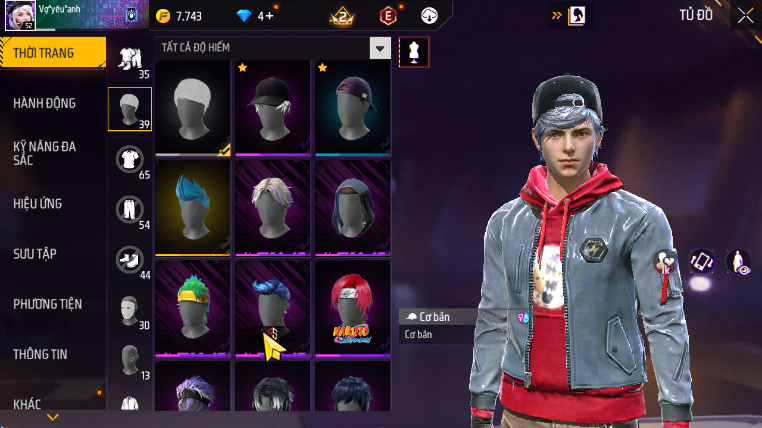
Task: Open the Kỹ Năng Đa Sắc tab
Action: [x=46, y=153]
